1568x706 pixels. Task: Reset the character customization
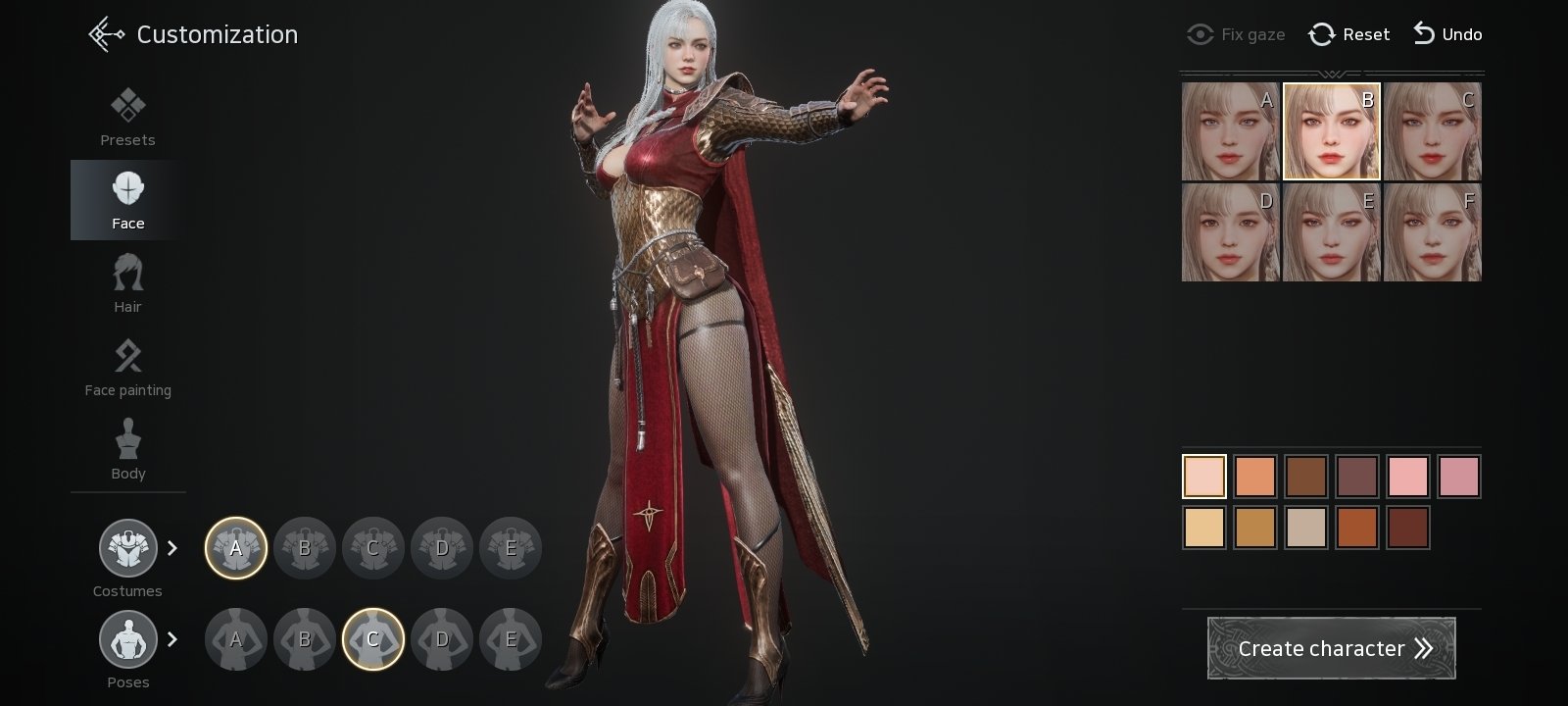click(1349, 34)
